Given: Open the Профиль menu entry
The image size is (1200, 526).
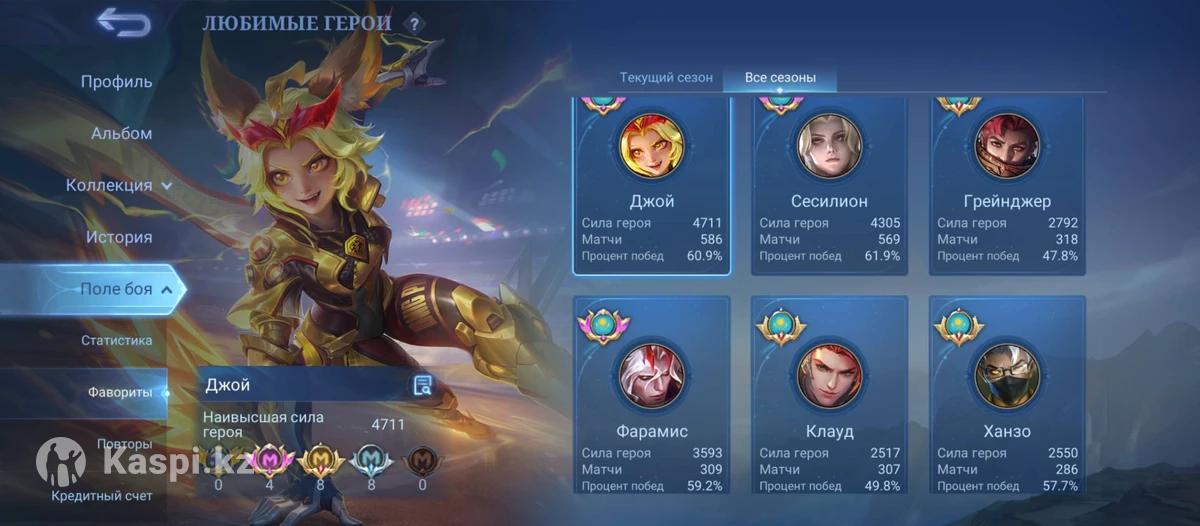Looking at the screenshot, I should [x=116, y=82].
